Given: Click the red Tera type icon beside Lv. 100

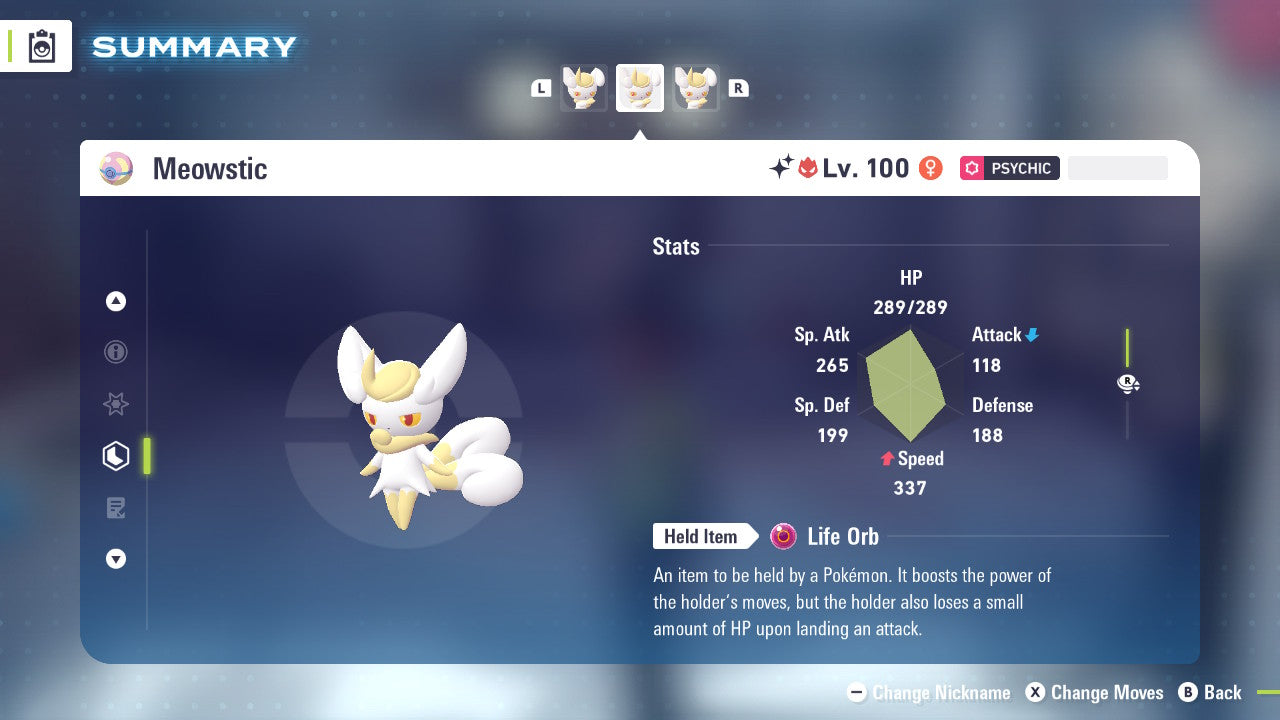Looking at the screenshot, I should [808, 167].
